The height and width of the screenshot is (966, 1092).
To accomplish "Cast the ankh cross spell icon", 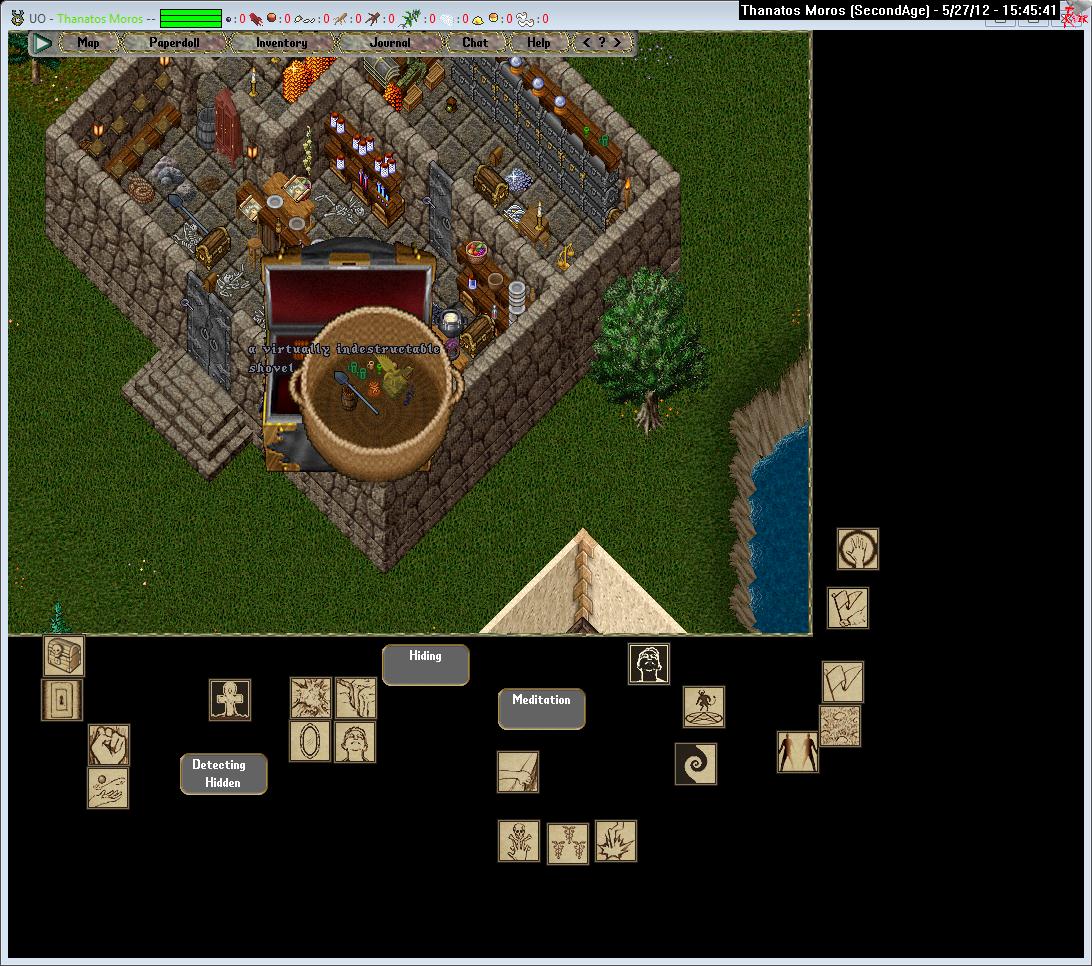I will pos(230,700).
